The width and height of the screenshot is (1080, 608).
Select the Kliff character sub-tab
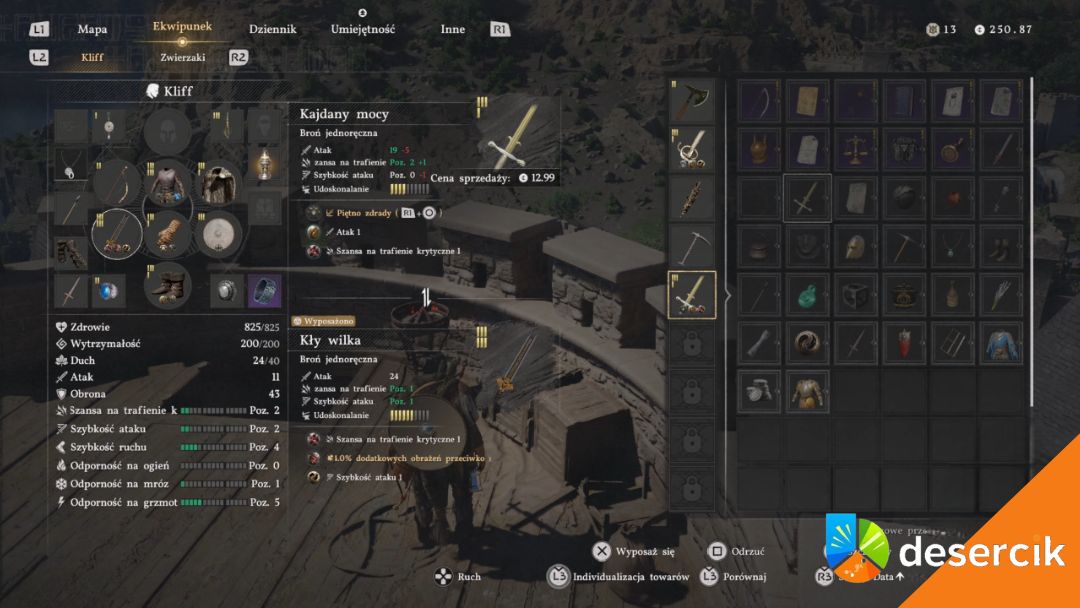(92, 57)
